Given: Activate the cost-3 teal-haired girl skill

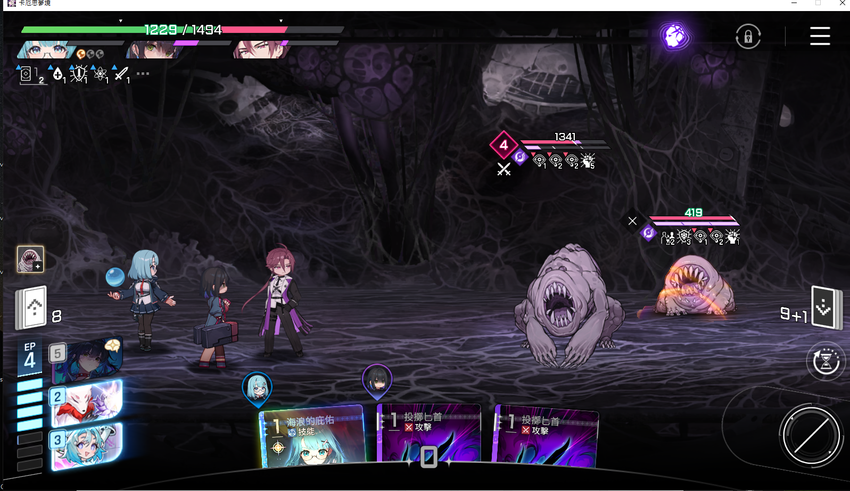Looking at the screenshot, I should coord(87,444).
